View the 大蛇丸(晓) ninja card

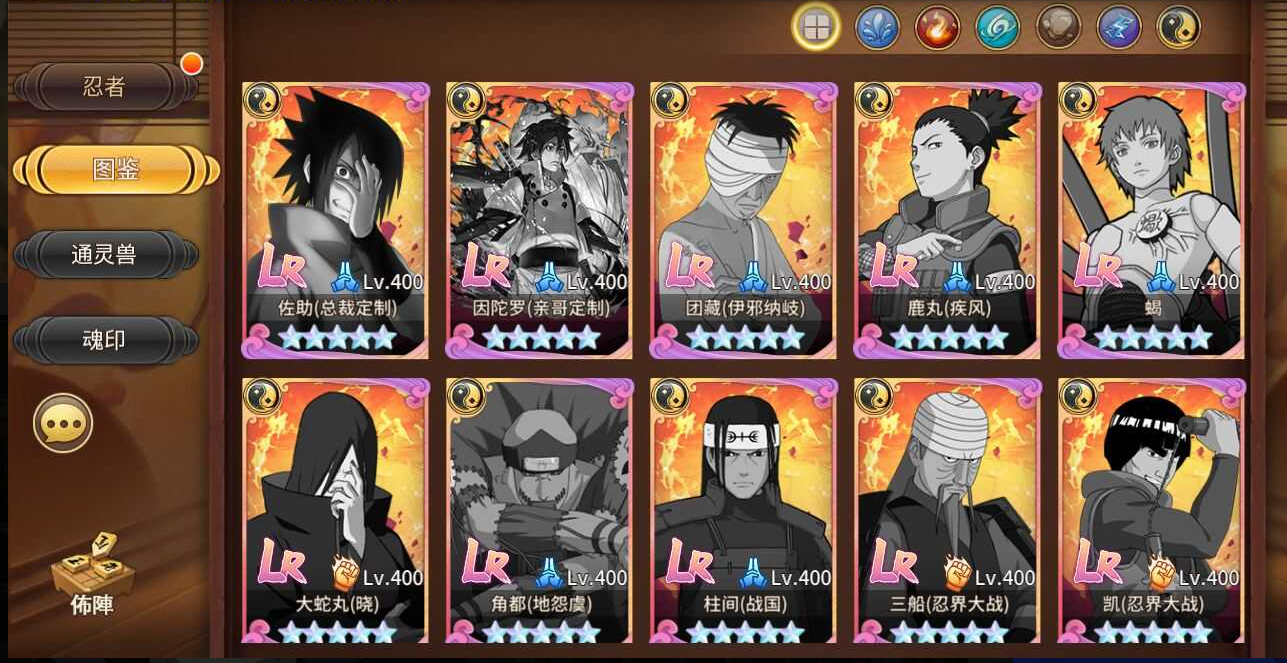coord(336,510)
